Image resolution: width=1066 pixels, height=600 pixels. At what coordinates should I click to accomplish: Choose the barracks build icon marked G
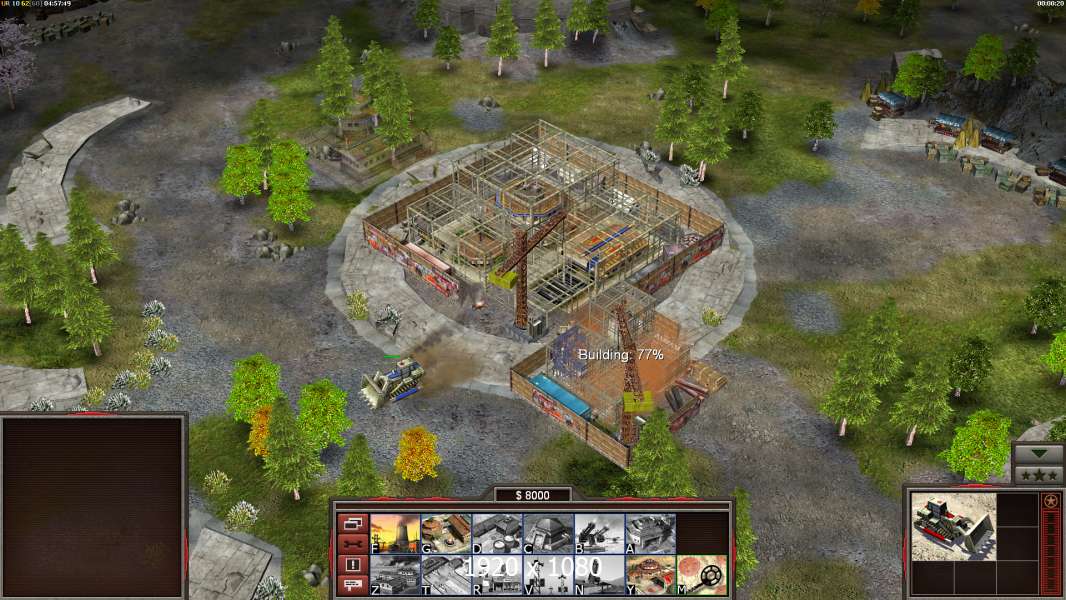pos(446,534)
